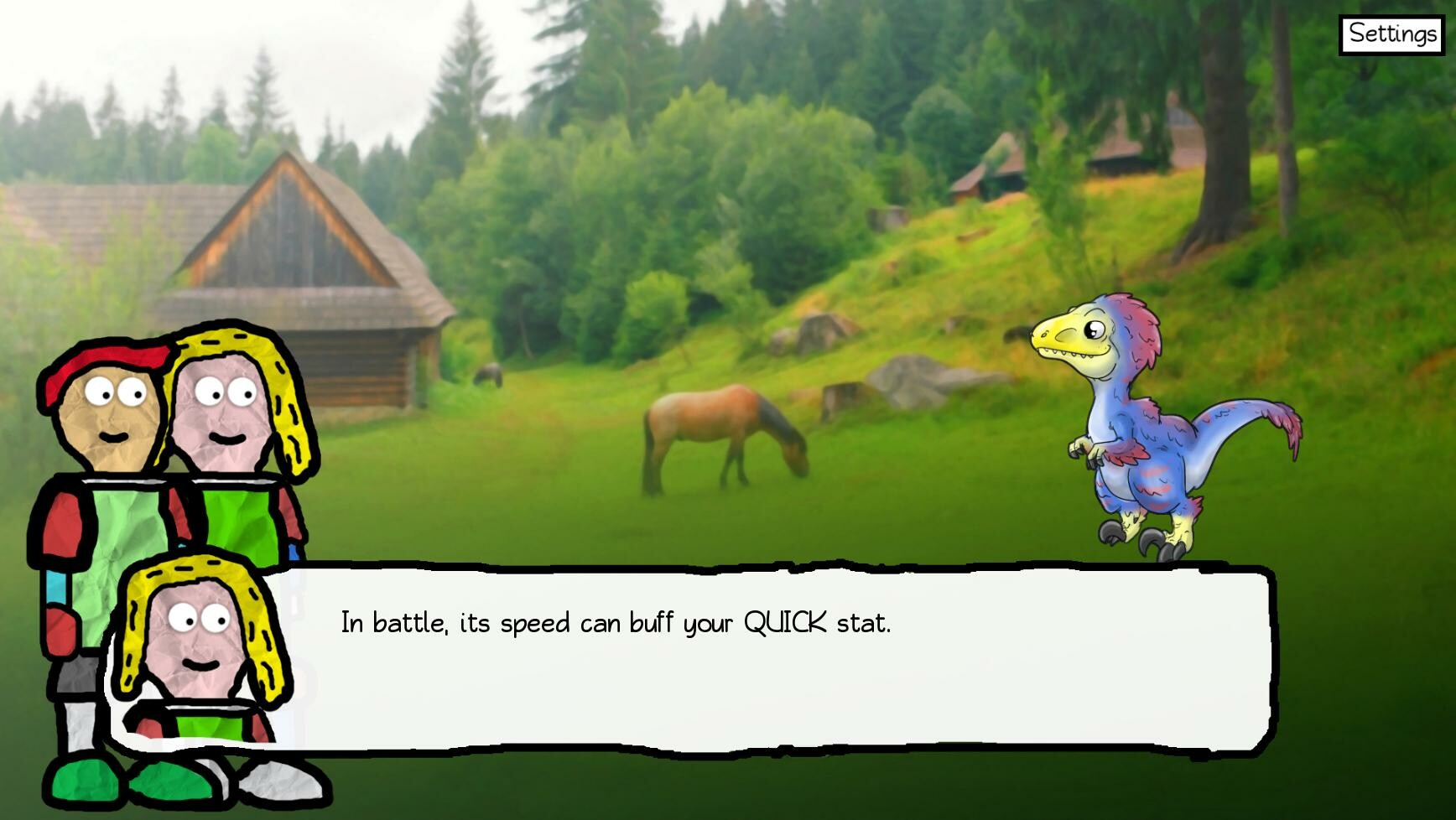The image size is (1456, 820).
Task: Open the Settings menu
Action: (x=1391, y=34)
